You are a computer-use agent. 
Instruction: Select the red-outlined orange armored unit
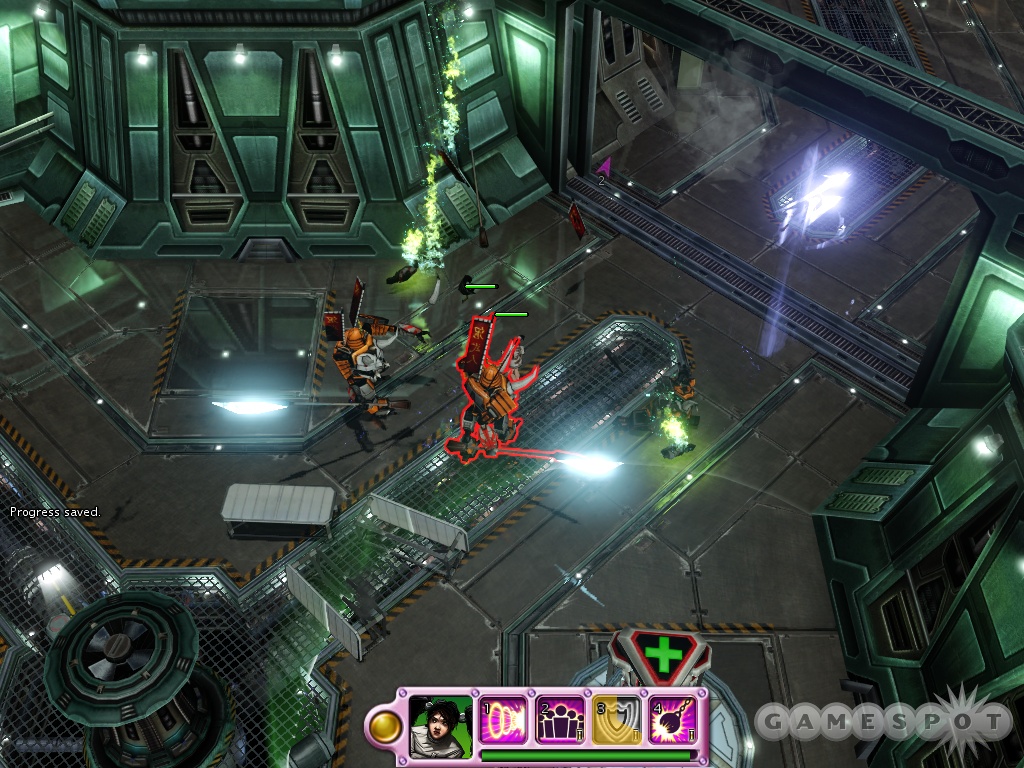tap(490, 395)
